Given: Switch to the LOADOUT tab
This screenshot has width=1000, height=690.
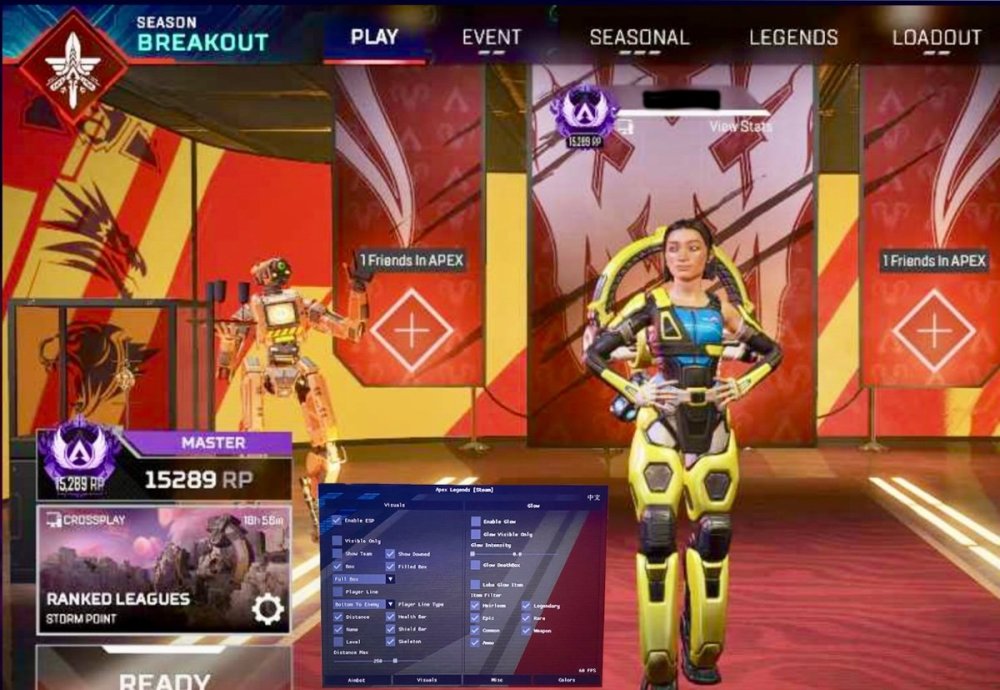Looking at the screenshot, I should click(936, 38).
